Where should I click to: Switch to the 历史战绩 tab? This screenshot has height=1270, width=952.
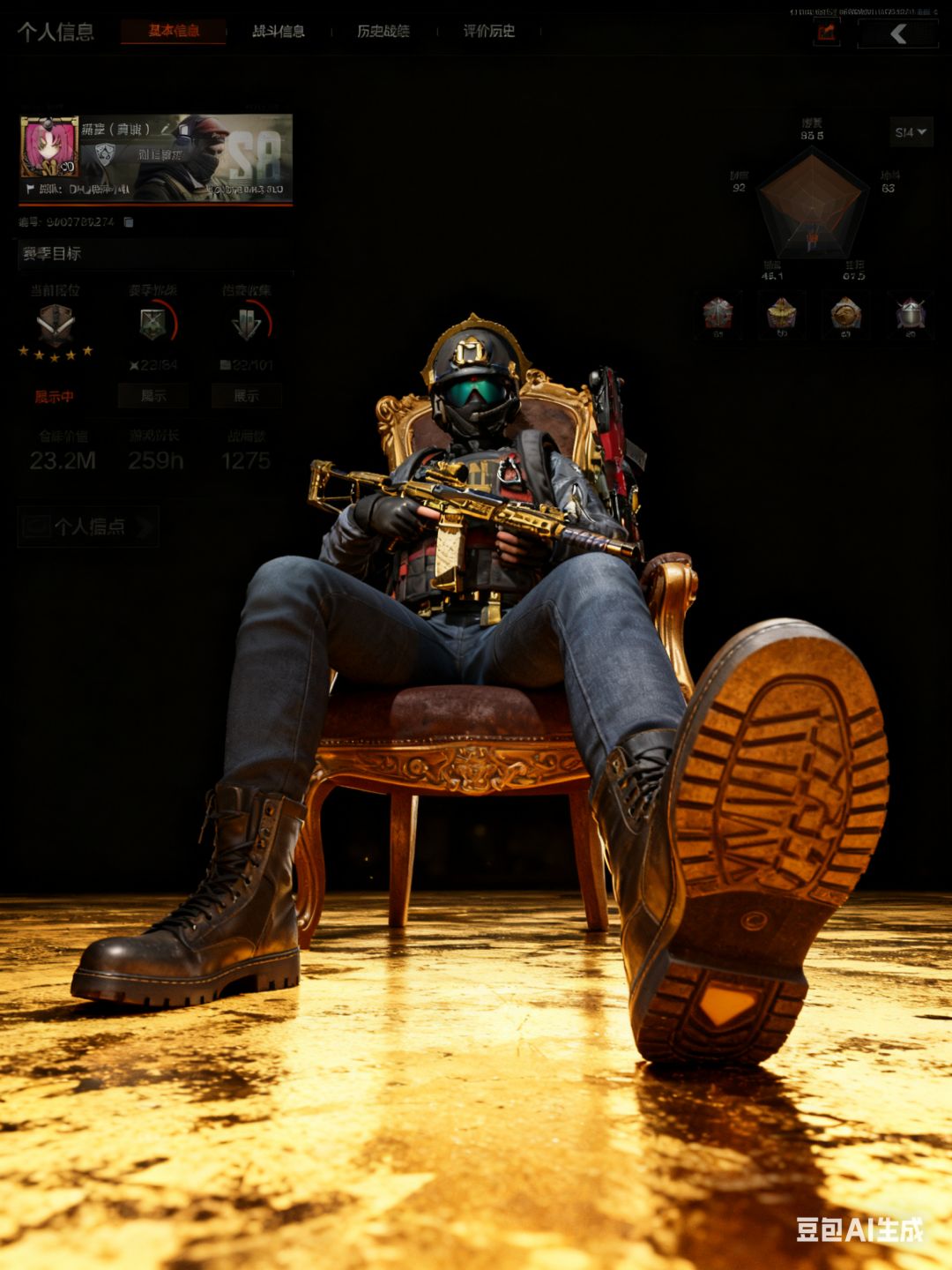pos(383,31)
